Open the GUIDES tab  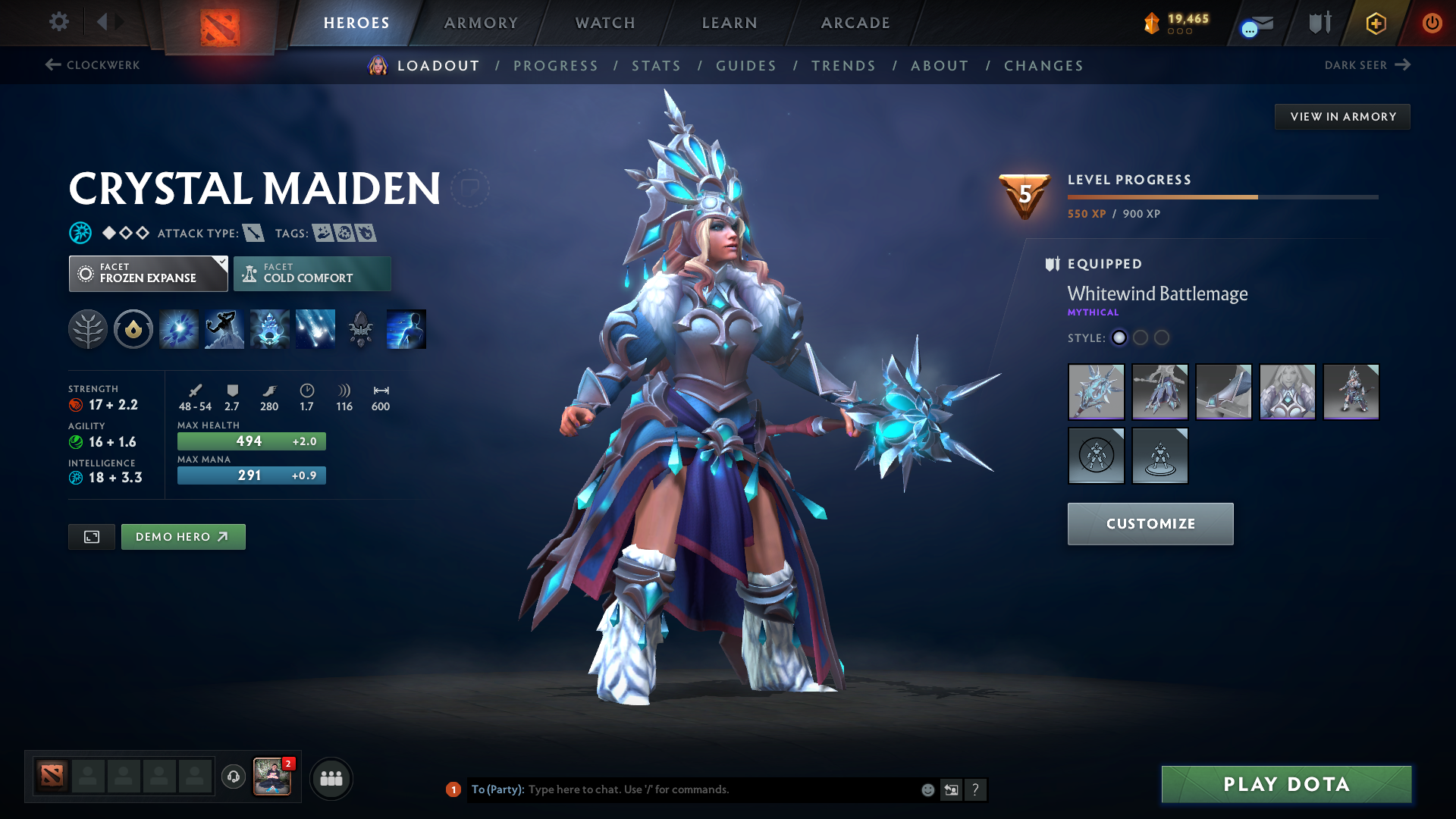point(746,66)
